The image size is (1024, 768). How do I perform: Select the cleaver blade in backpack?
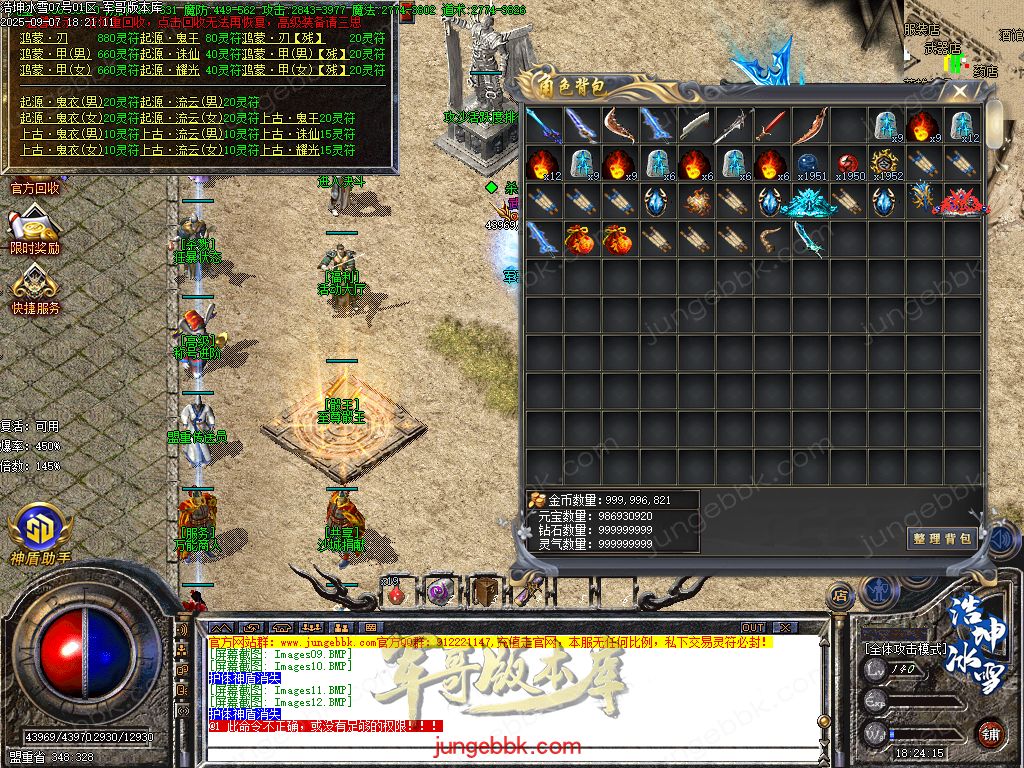(696, 126)
